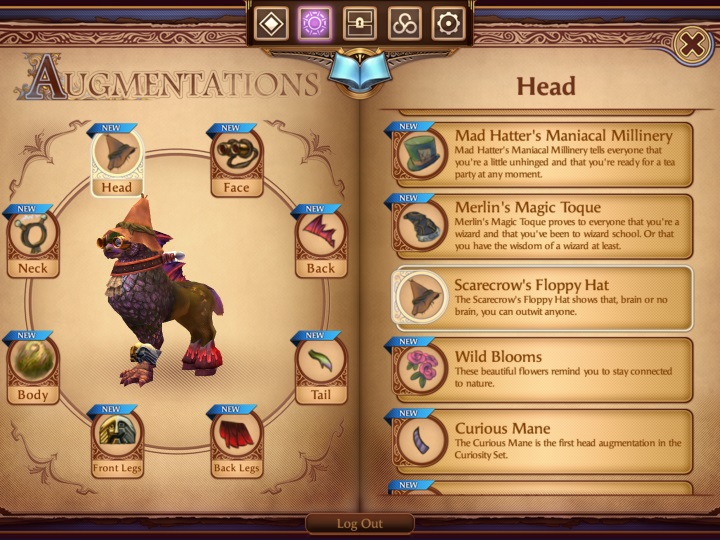Choose the Tail augmentation slot
The height and width of the screenshot is (540, 720).
pos(321,366)
